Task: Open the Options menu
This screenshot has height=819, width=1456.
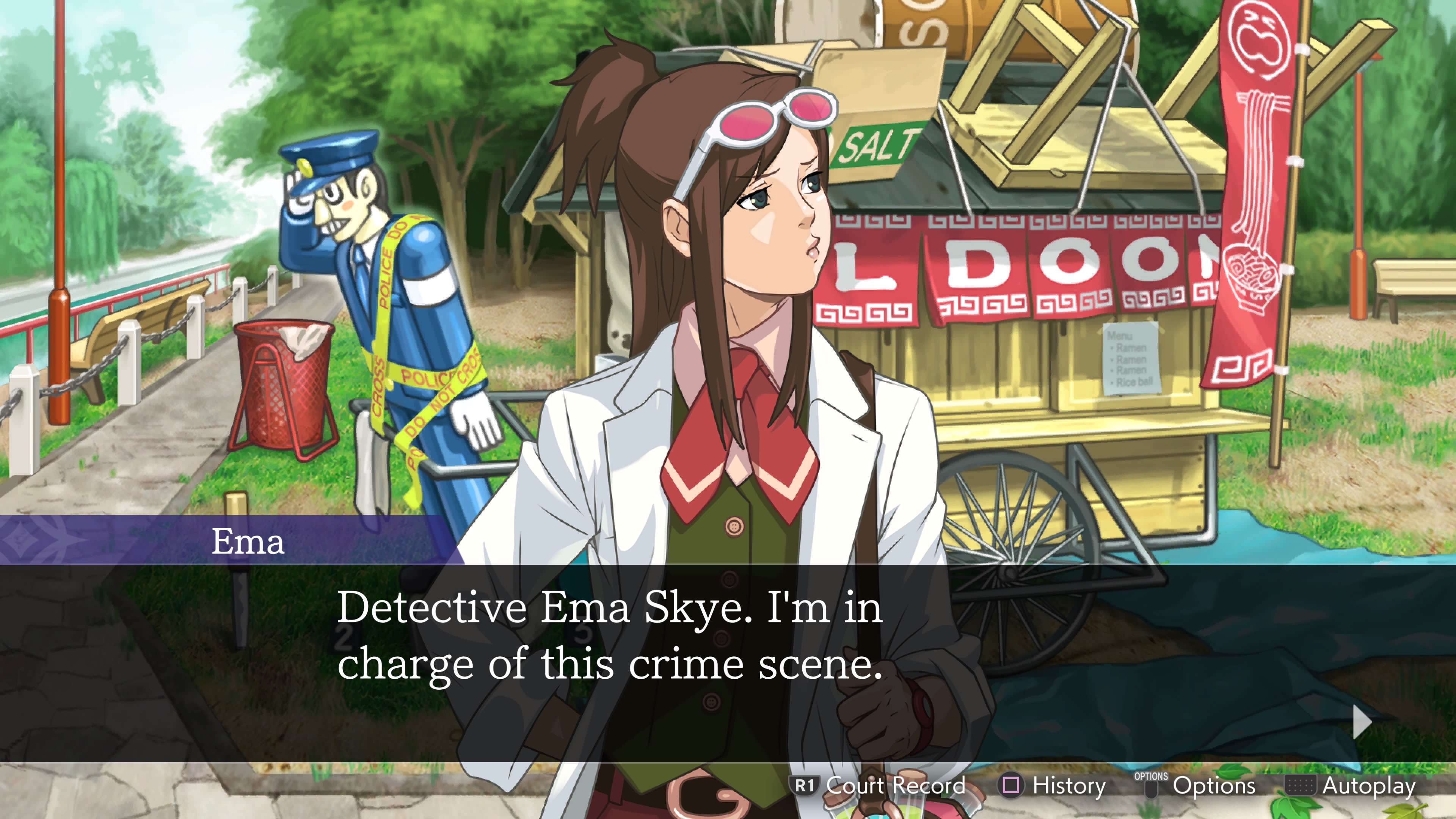Action: [x=1215, y=786]
